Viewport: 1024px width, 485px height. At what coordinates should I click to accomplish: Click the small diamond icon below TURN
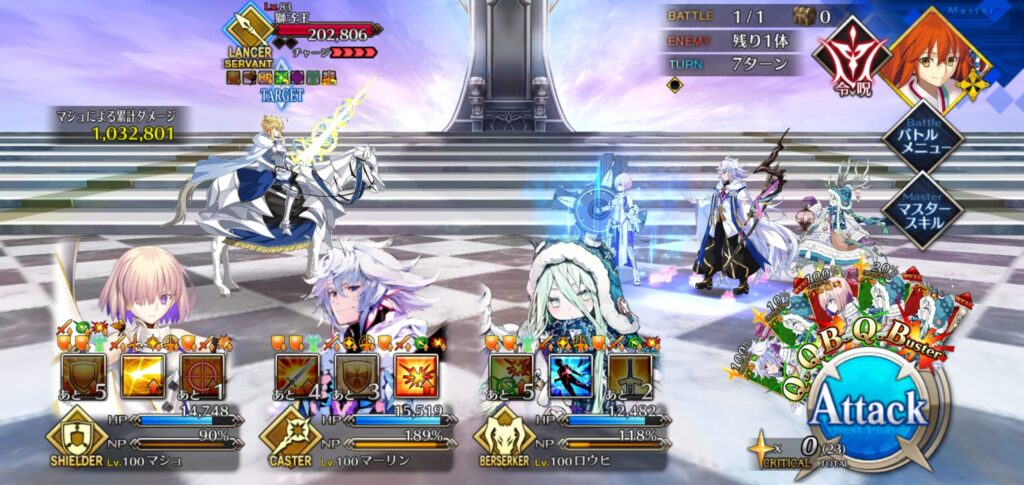(676, 86)
